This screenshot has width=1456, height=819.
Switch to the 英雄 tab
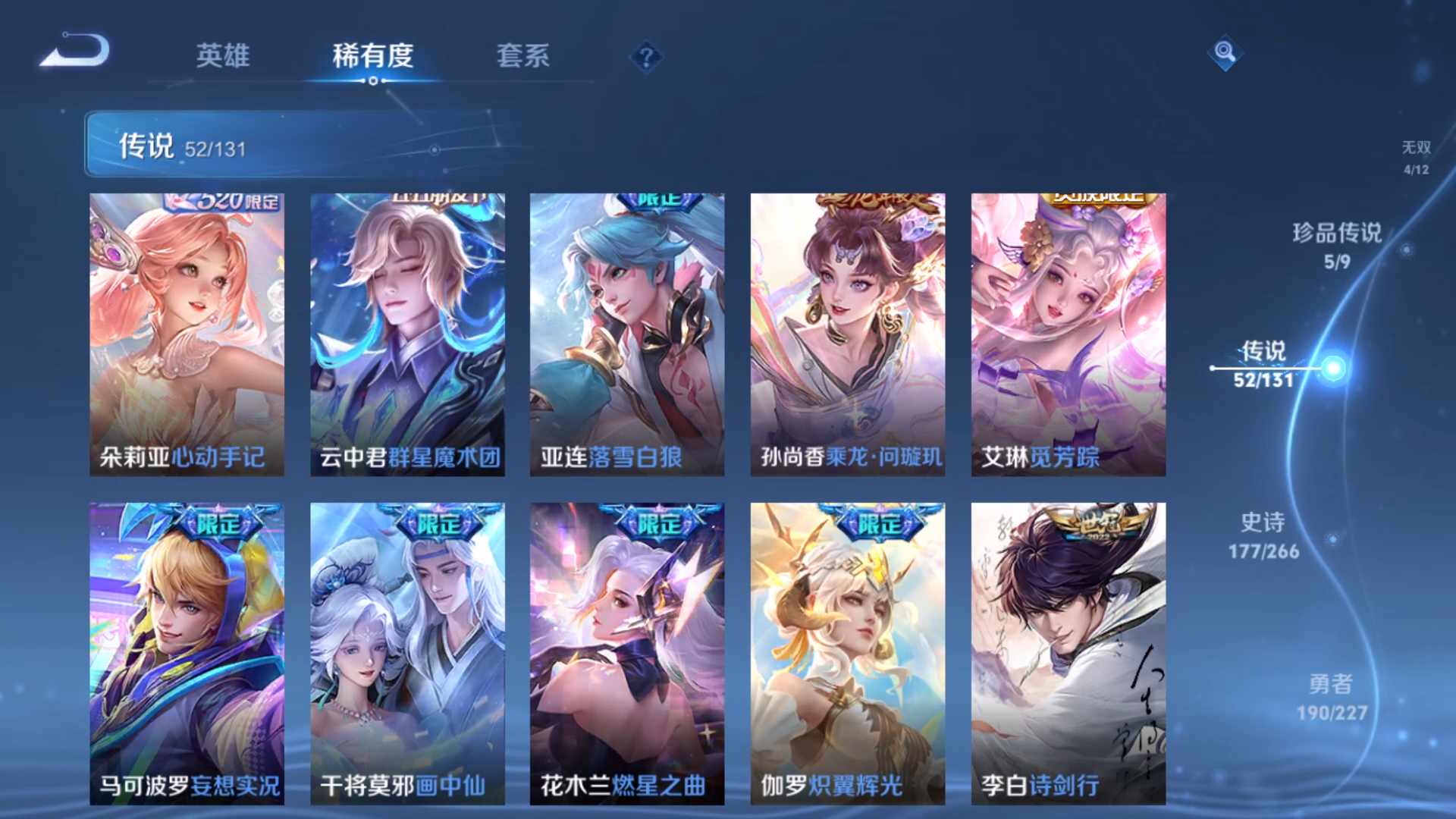click(x=223, y=56)
